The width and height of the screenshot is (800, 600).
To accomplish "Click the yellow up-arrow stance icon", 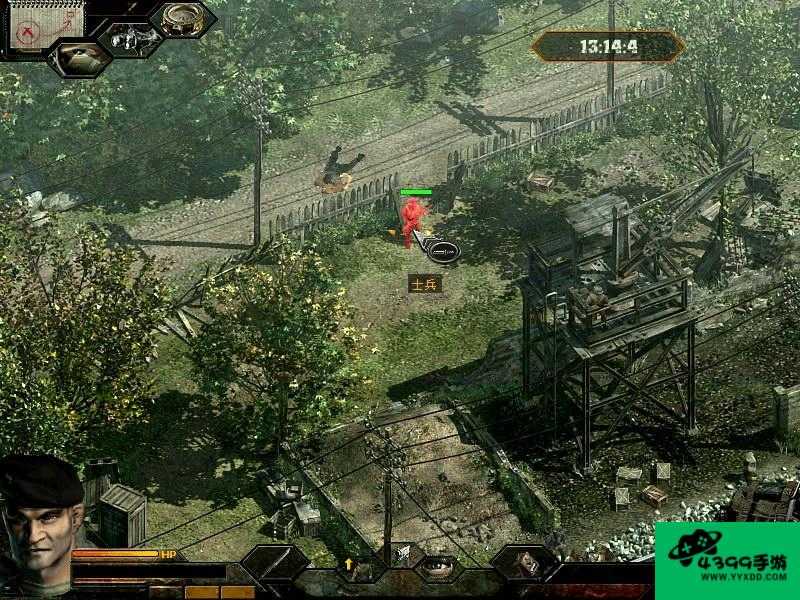I will click(349, 564).
